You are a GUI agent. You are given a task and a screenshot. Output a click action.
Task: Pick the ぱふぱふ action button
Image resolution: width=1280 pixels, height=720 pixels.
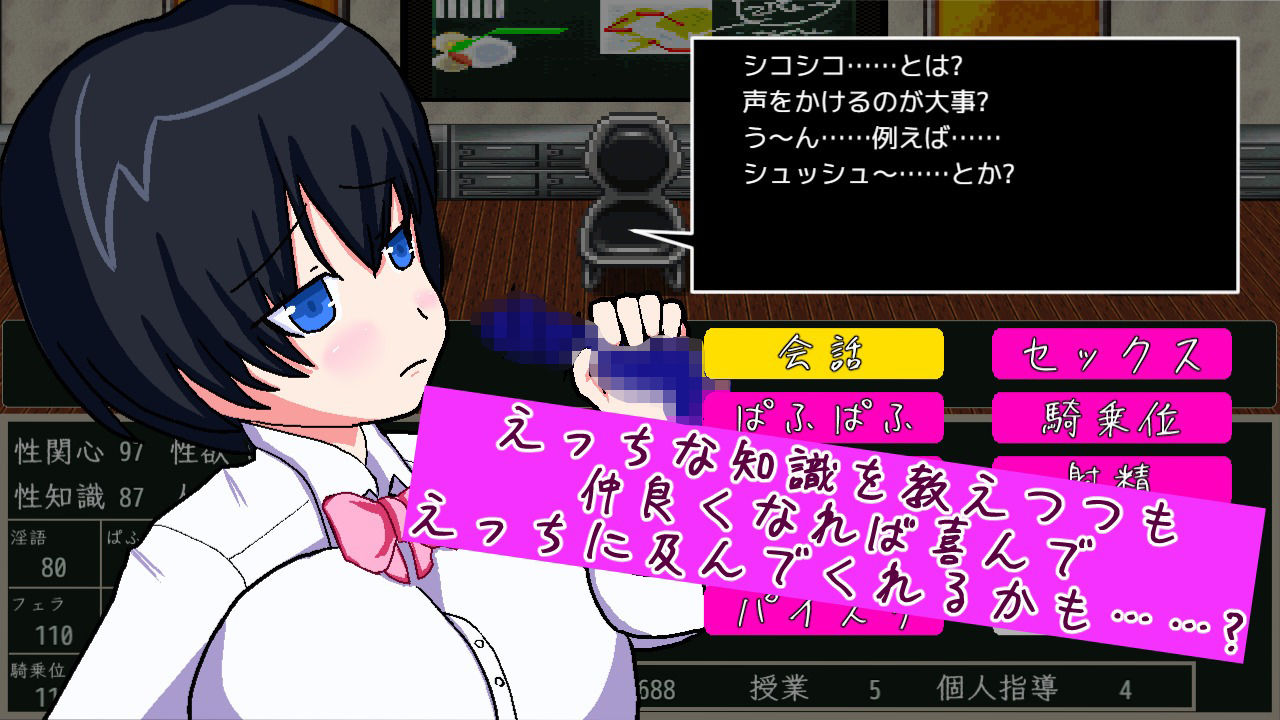(822, 418)
